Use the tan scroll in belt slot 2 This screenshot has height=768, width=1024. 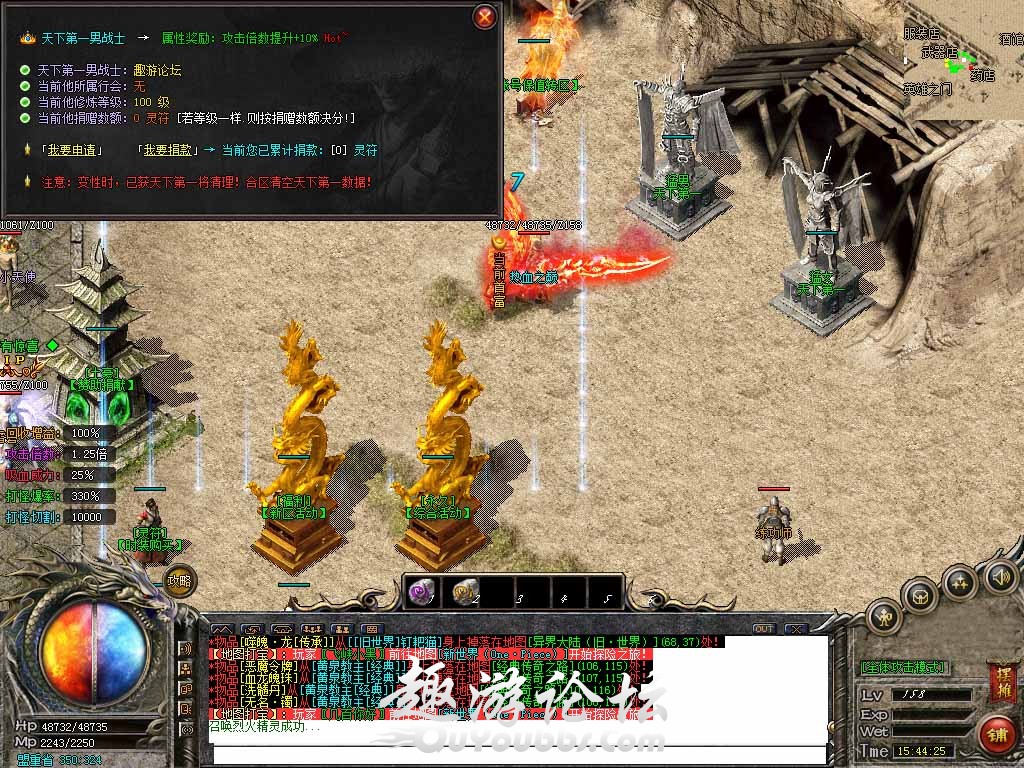pos(465,592)
